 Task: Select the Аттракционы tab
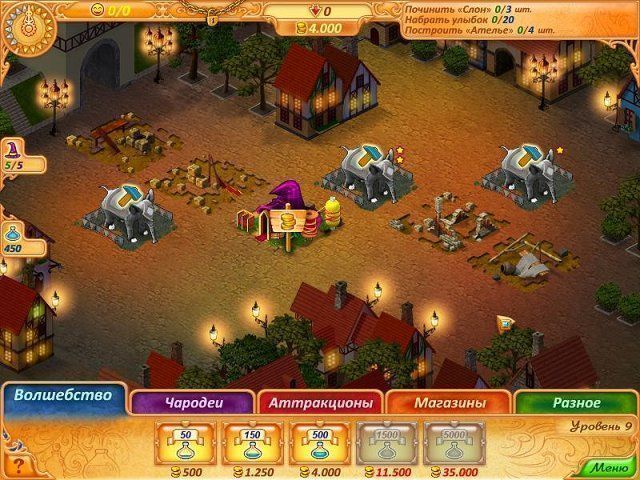click(321, 402)
